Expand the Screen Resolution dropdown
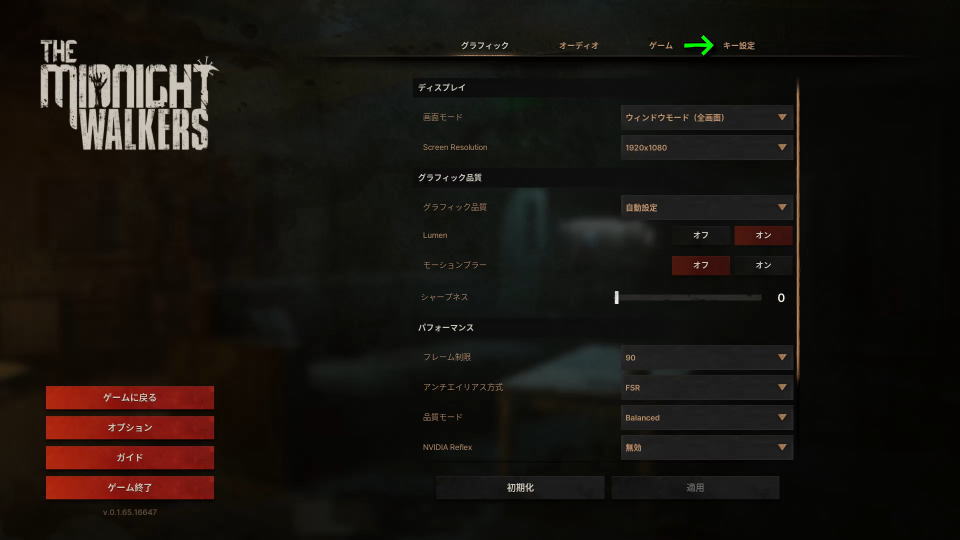Viewport: 960px width, 540px height. tap(706, 148)
